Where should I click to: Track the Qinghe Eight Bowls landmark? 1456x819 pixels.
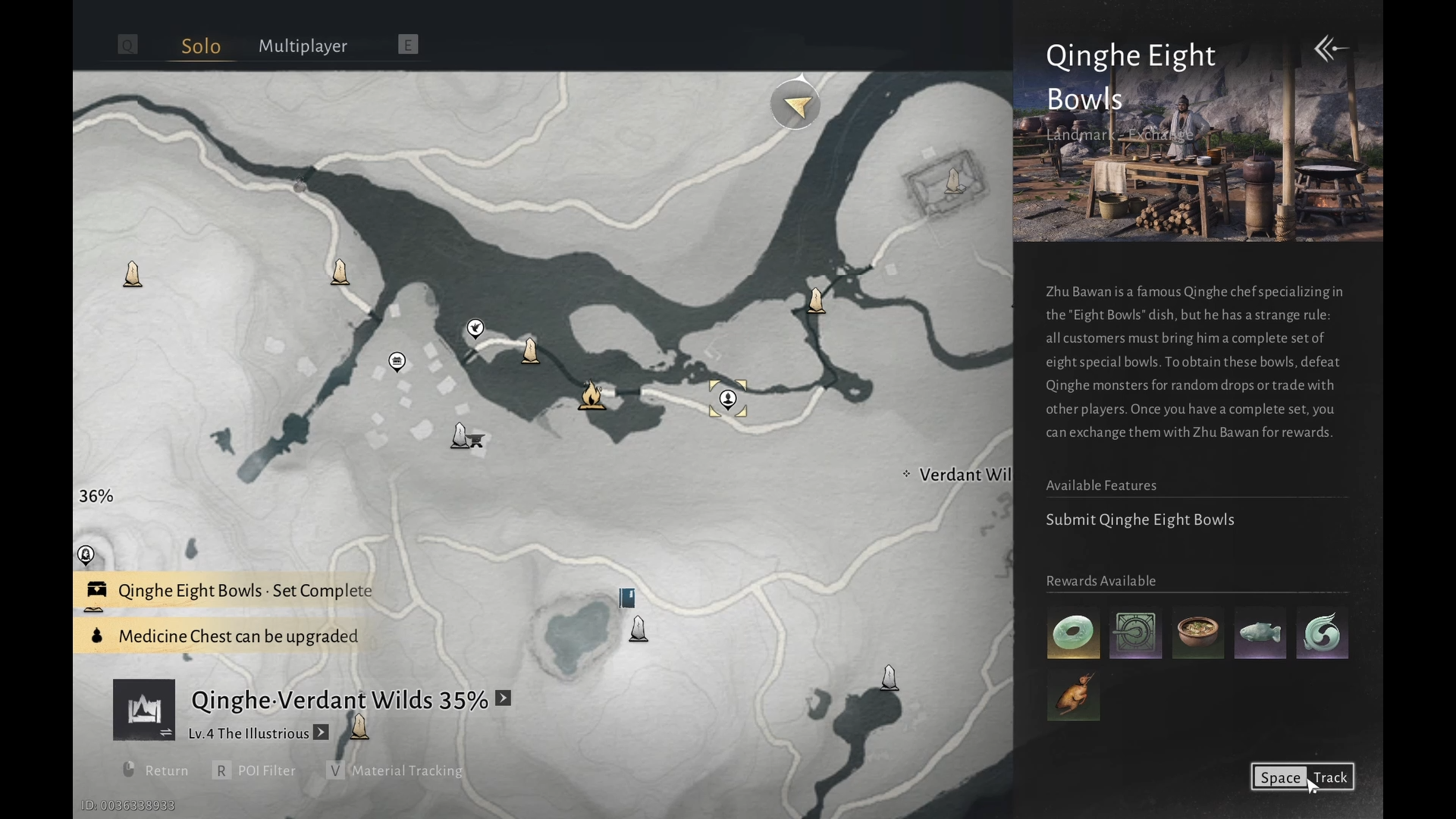coord(1302,777)
